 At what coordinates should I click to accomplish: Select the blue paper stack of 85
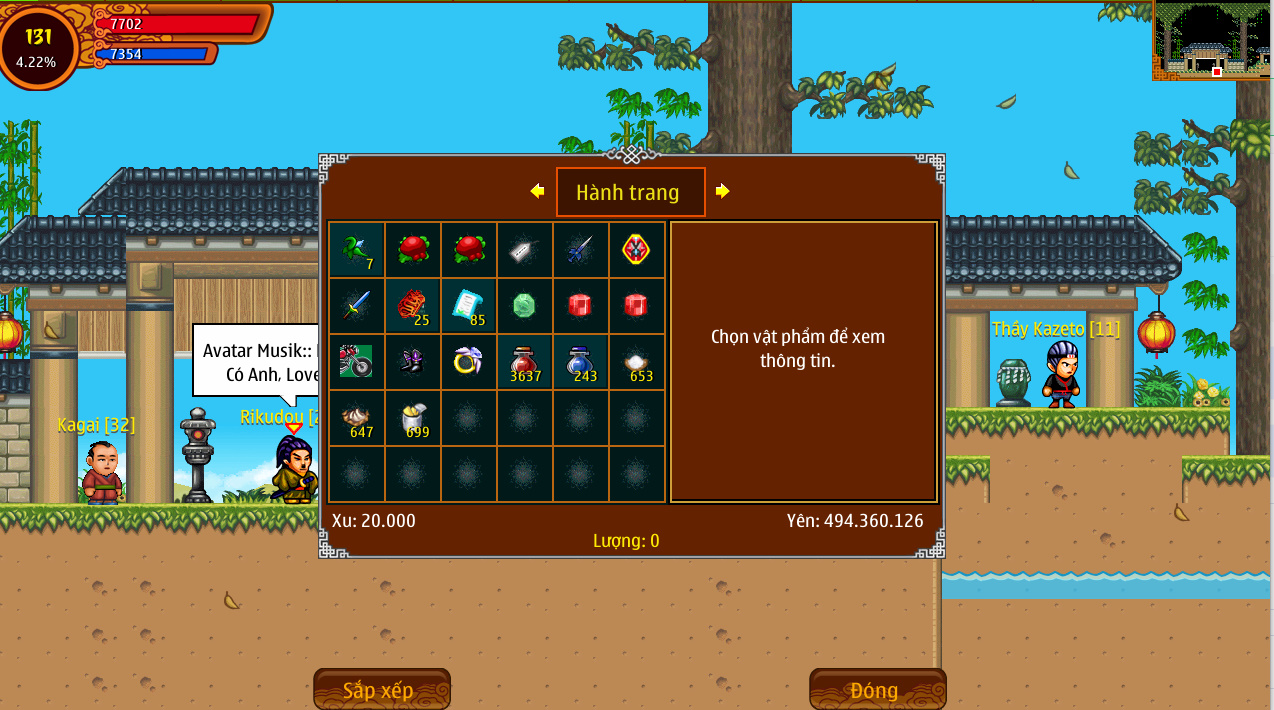[x=469, y=306]
